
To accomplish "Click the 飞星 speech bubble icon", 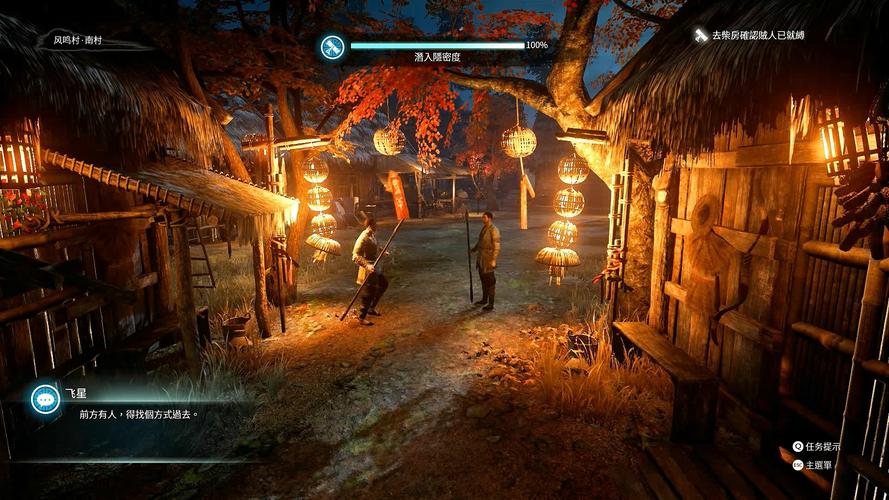I will (x=44, y=398).
